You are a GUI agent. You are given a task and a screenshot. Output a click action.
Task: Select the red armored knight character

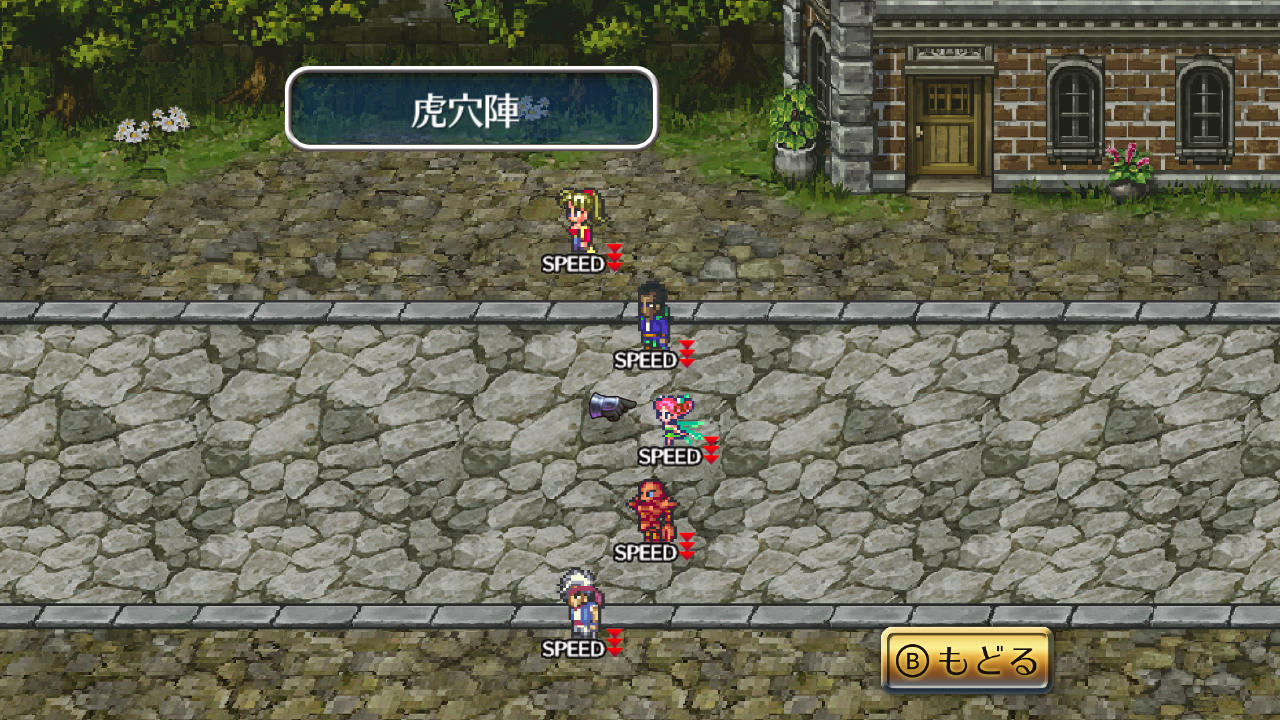pos(655,510)
